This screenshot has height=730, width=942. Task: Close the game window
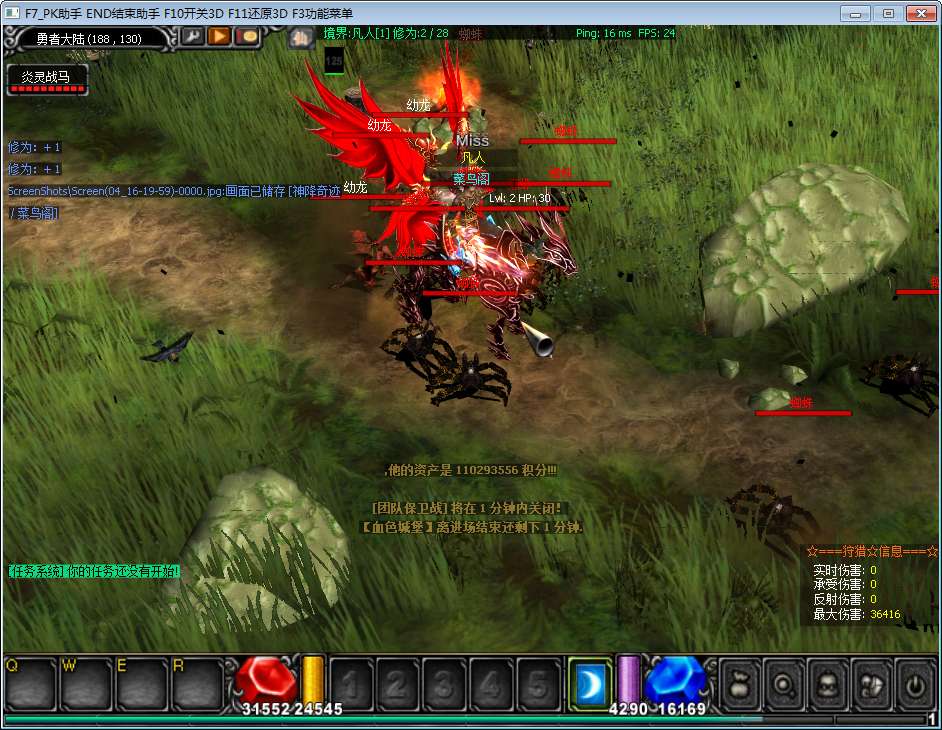918,13
